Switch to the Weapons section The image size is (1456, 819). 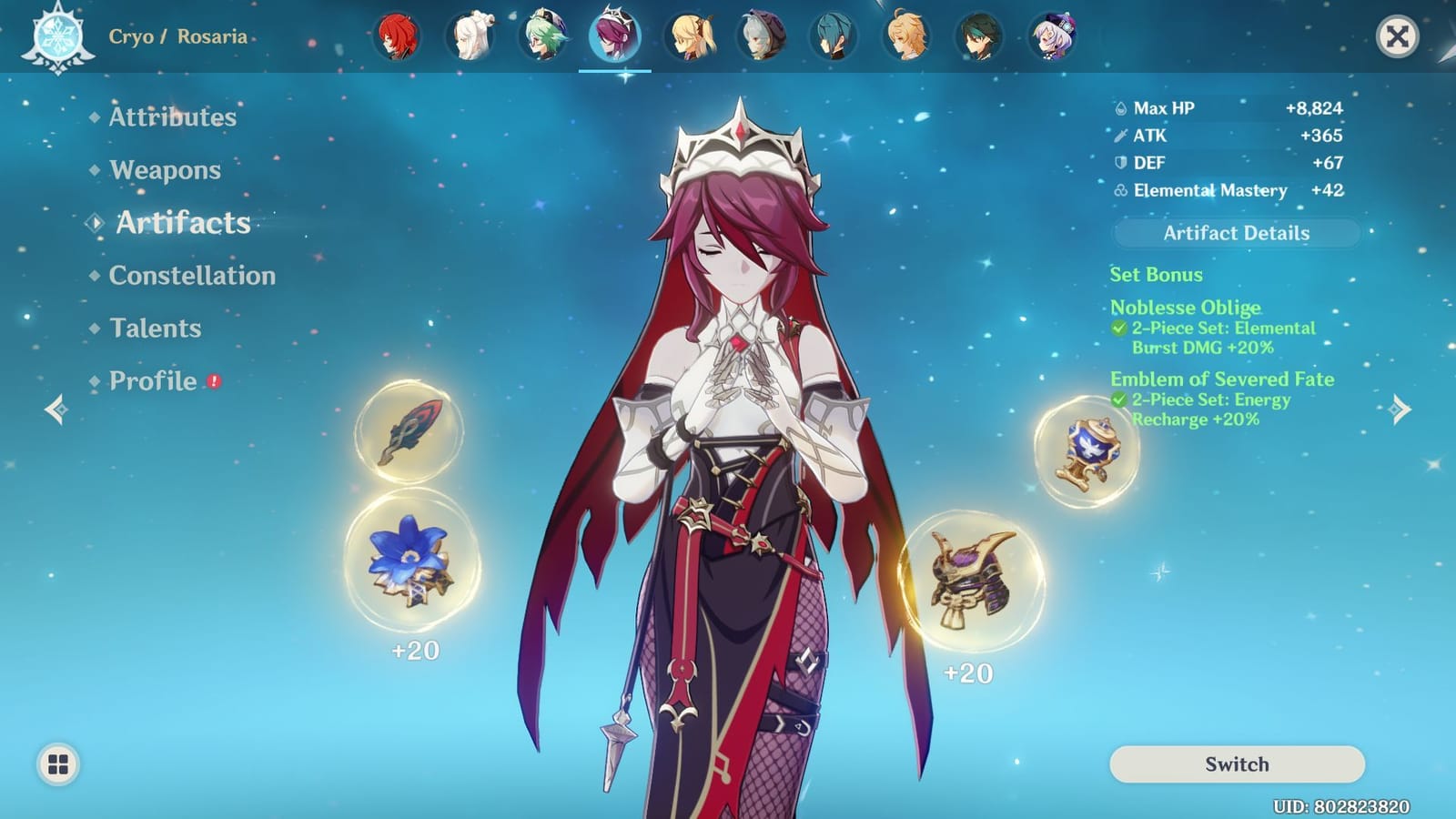point(163,170)
